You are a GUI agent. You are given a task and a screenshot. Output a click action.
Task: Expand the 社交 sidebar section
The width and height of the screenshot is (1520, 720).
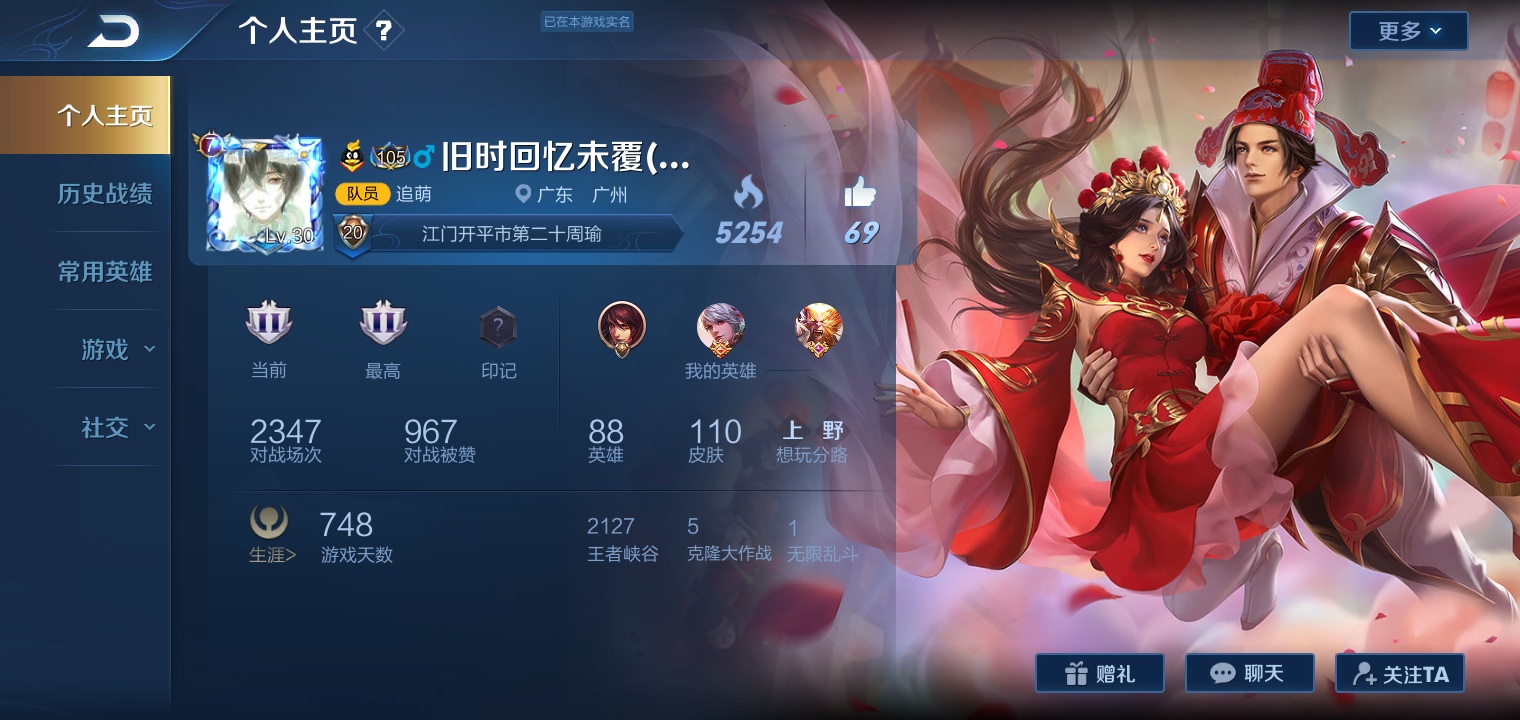tap(116, 427)
